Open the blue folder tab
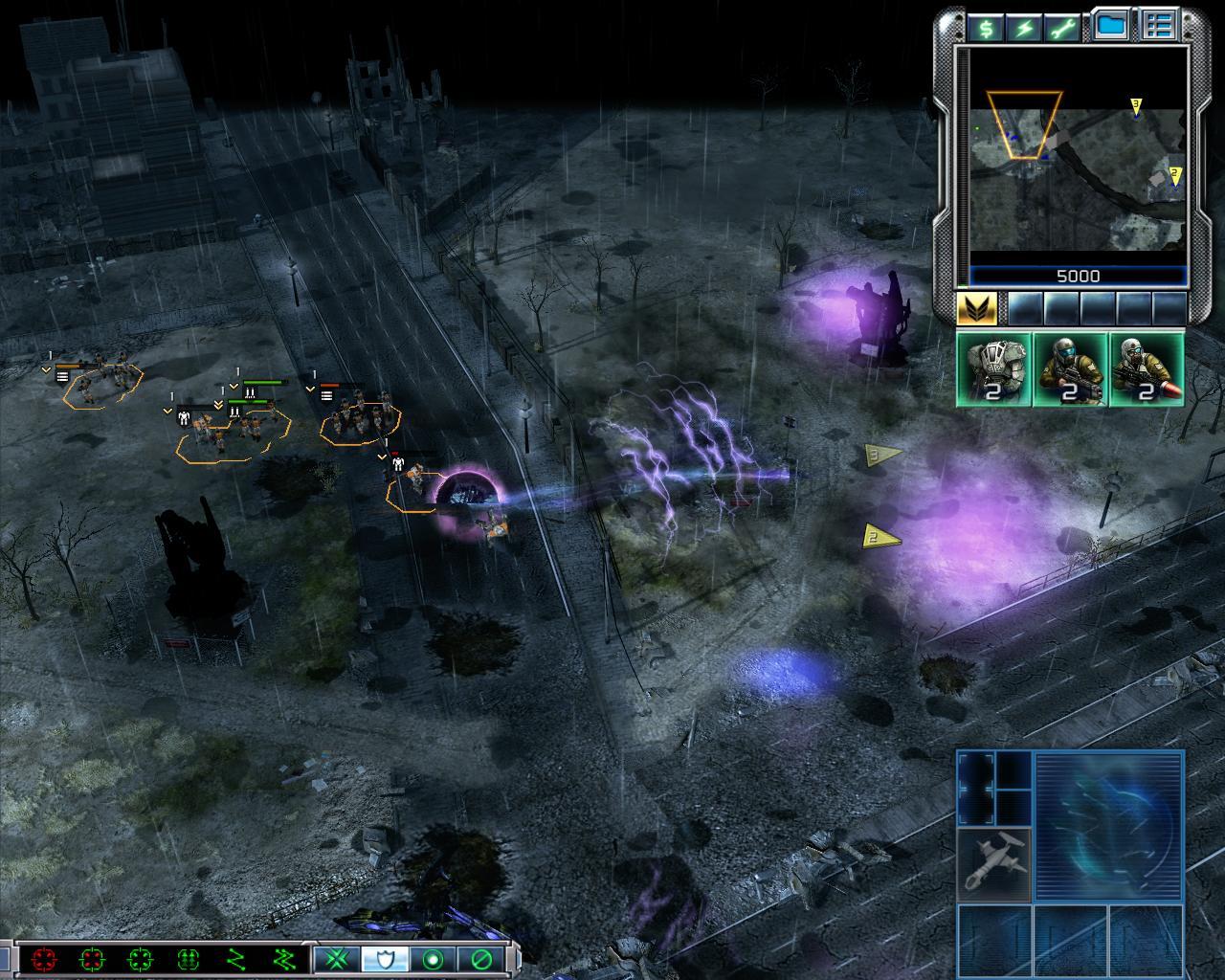 [1110, 27]
